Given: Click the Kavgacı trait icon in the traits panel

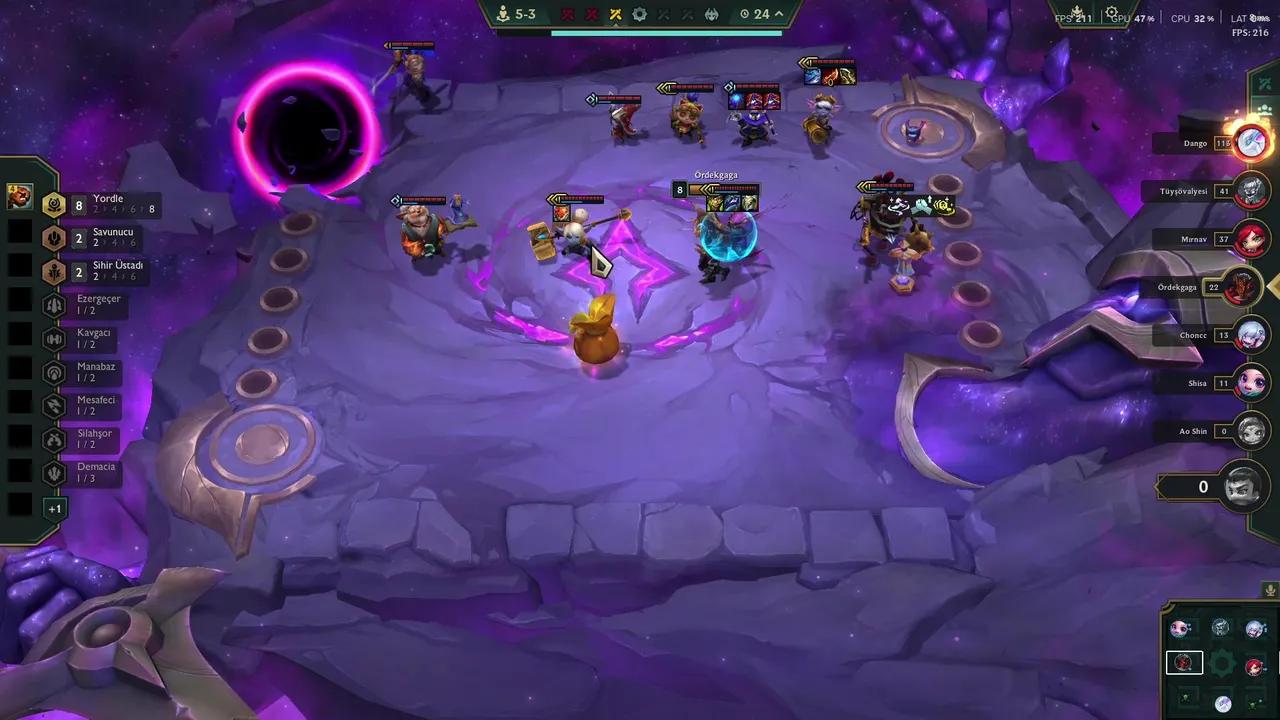Looking at the screenshot, I should pyautogui.click(x=54, y=338).
